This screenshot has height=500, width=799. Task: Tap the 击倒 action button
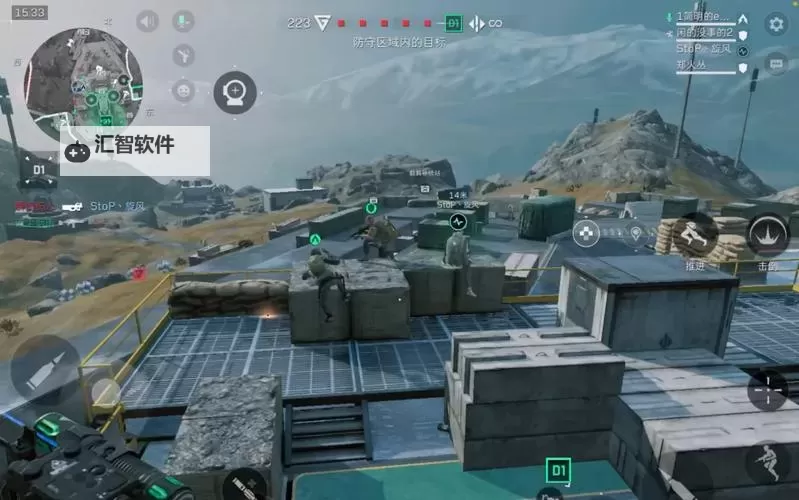tap(768, 237)
